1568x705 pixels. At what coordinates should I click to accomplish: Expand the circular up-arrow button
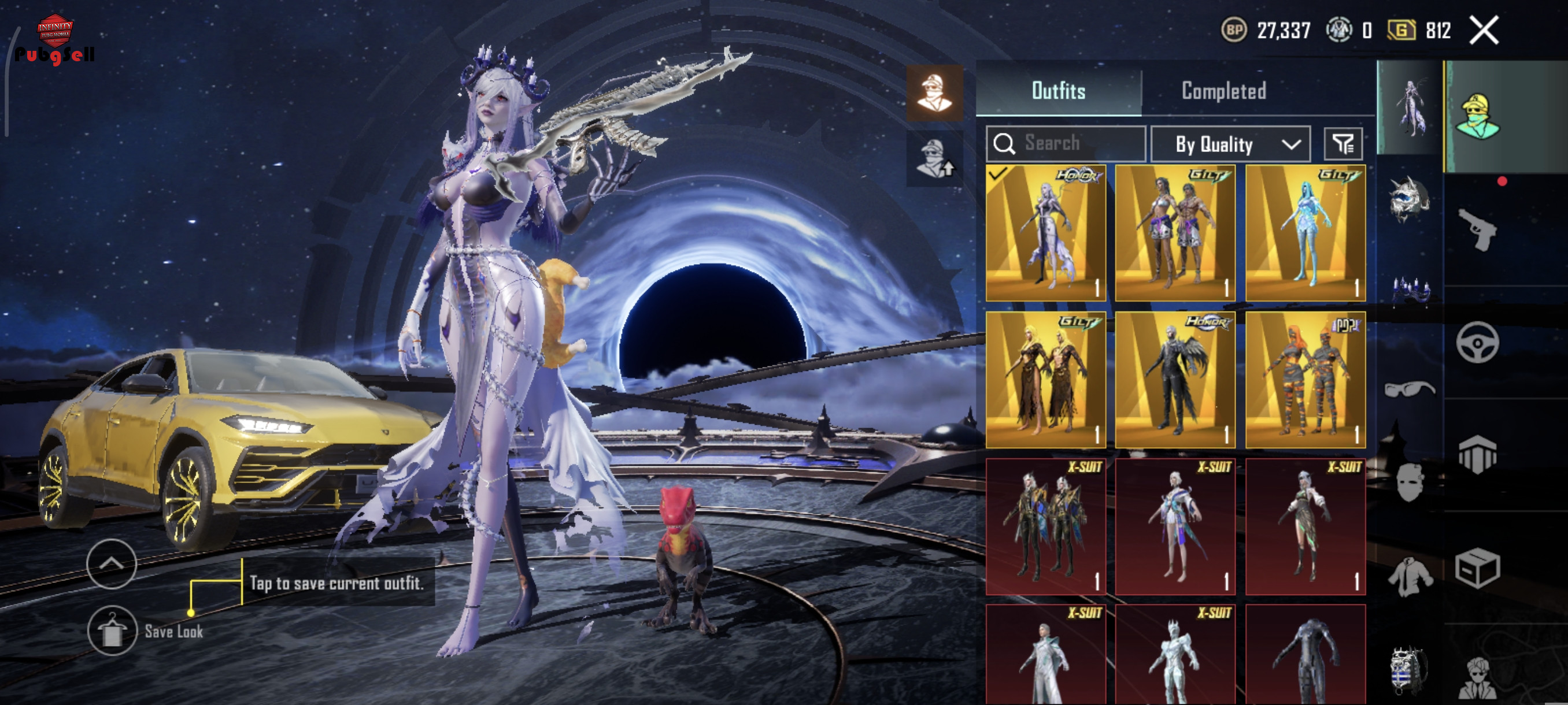pyautogui.click(x=112, y=564)
